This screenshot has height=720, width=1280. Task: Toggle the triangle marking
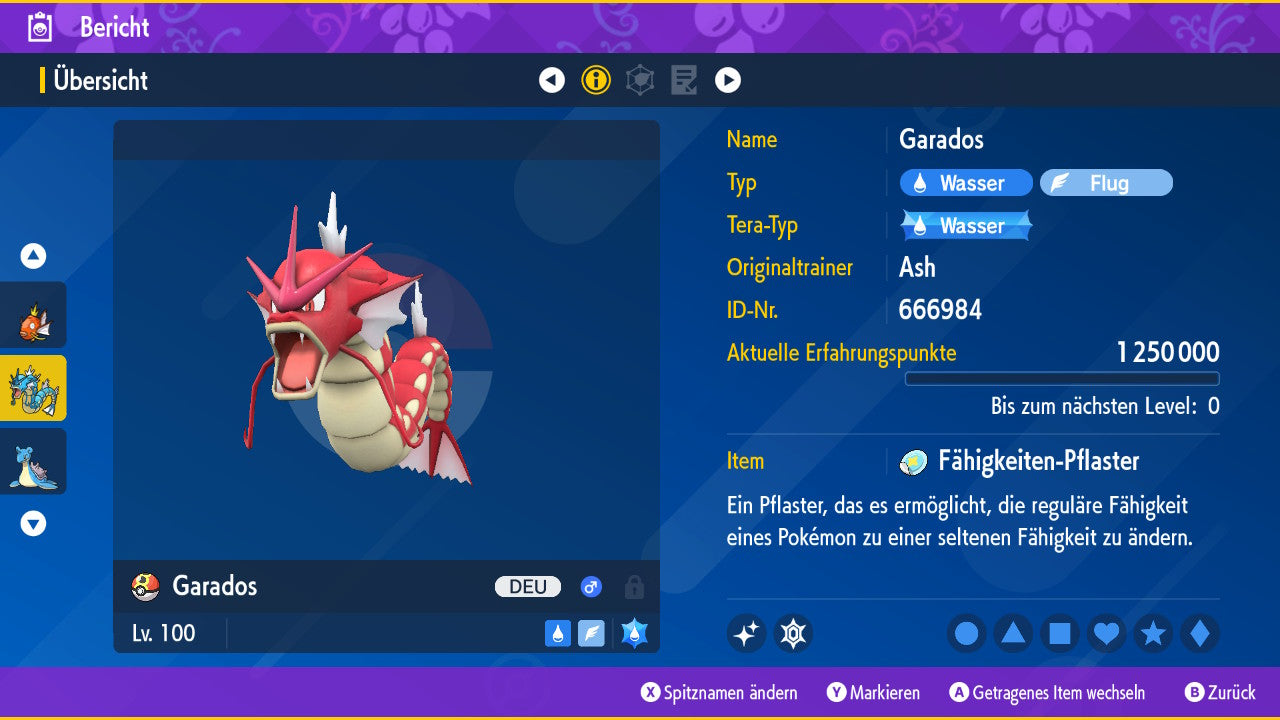(1013, 634)
